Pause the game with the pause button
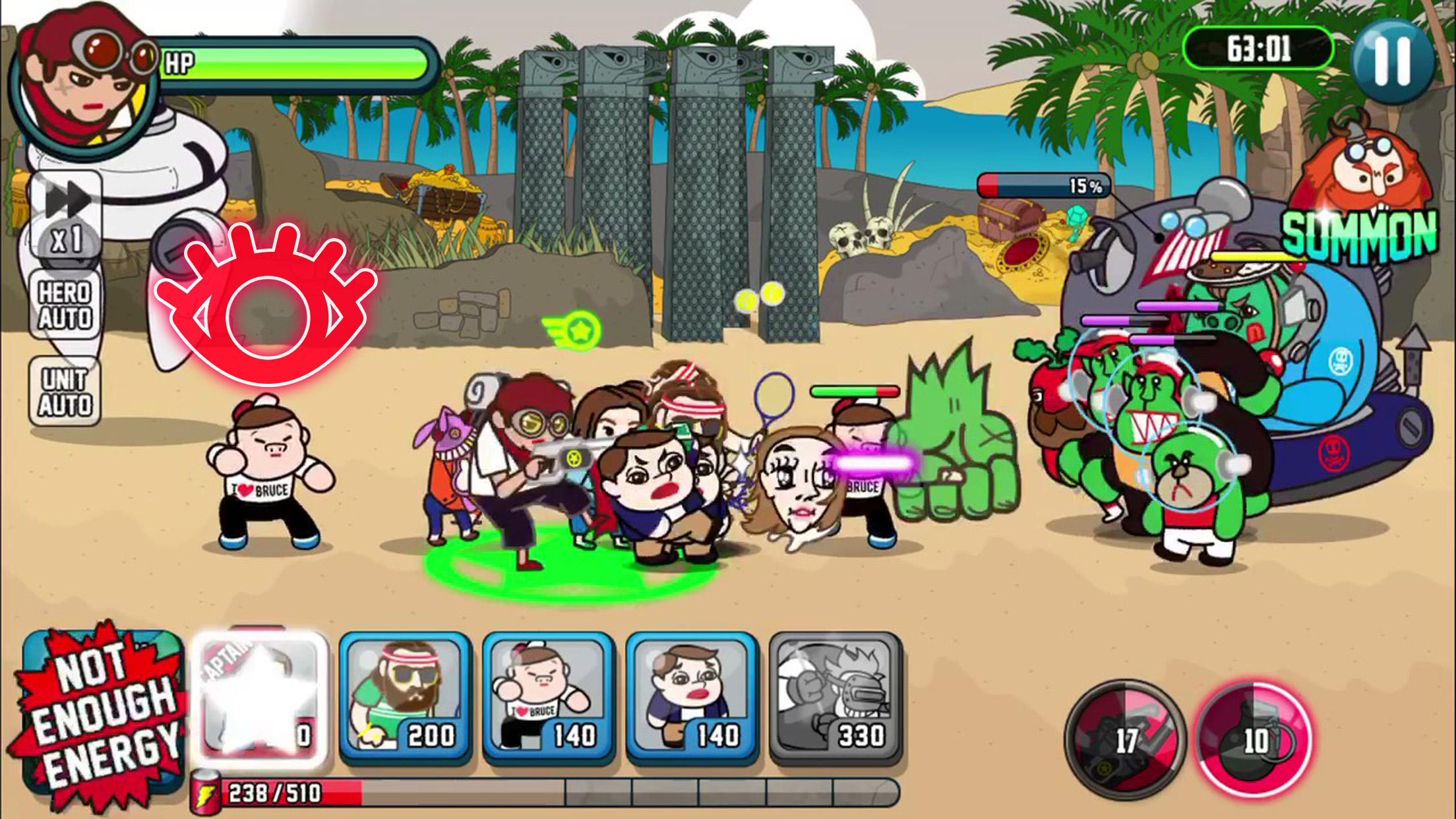Screen dimensions: 1456x819 1392,61
